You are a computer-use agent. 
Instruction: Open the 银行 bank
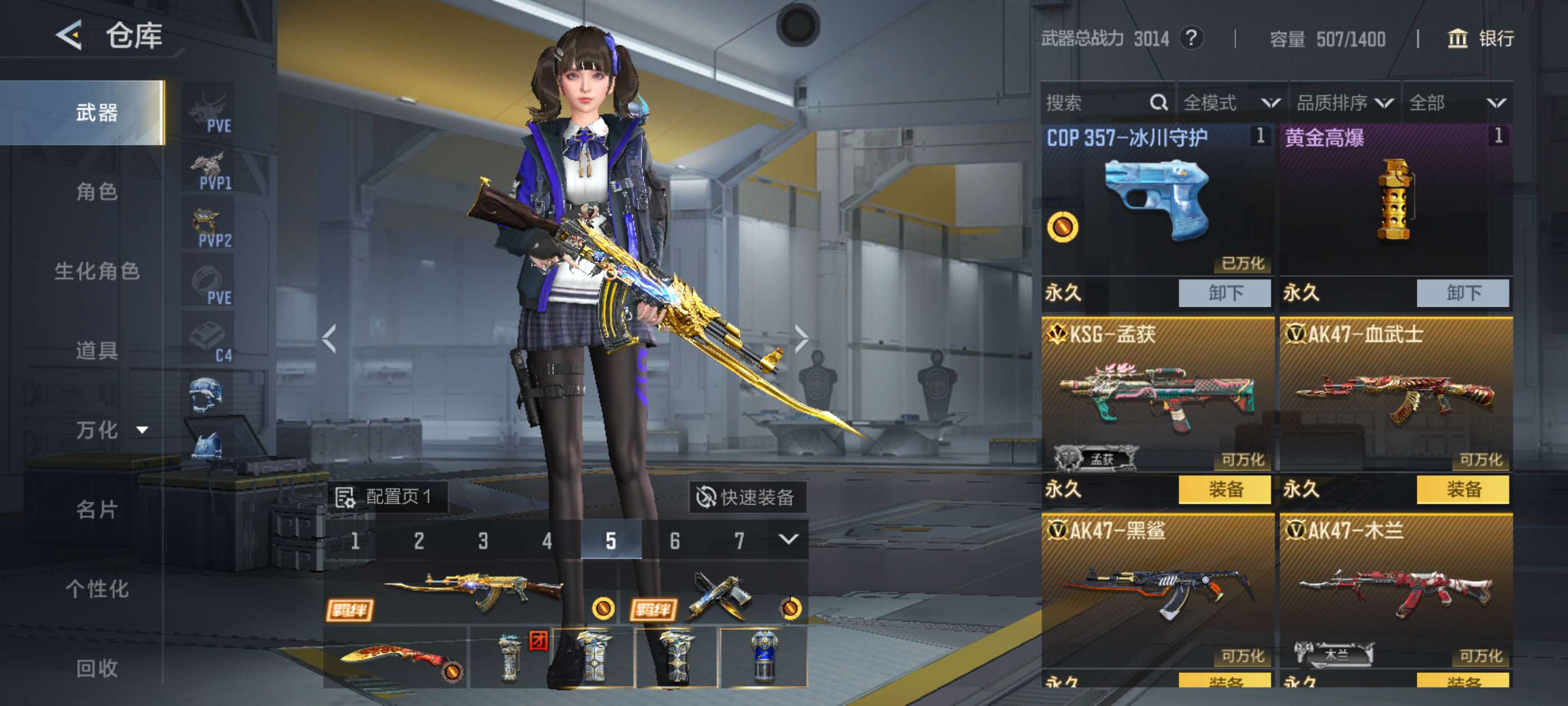(x=1480, y=39)
